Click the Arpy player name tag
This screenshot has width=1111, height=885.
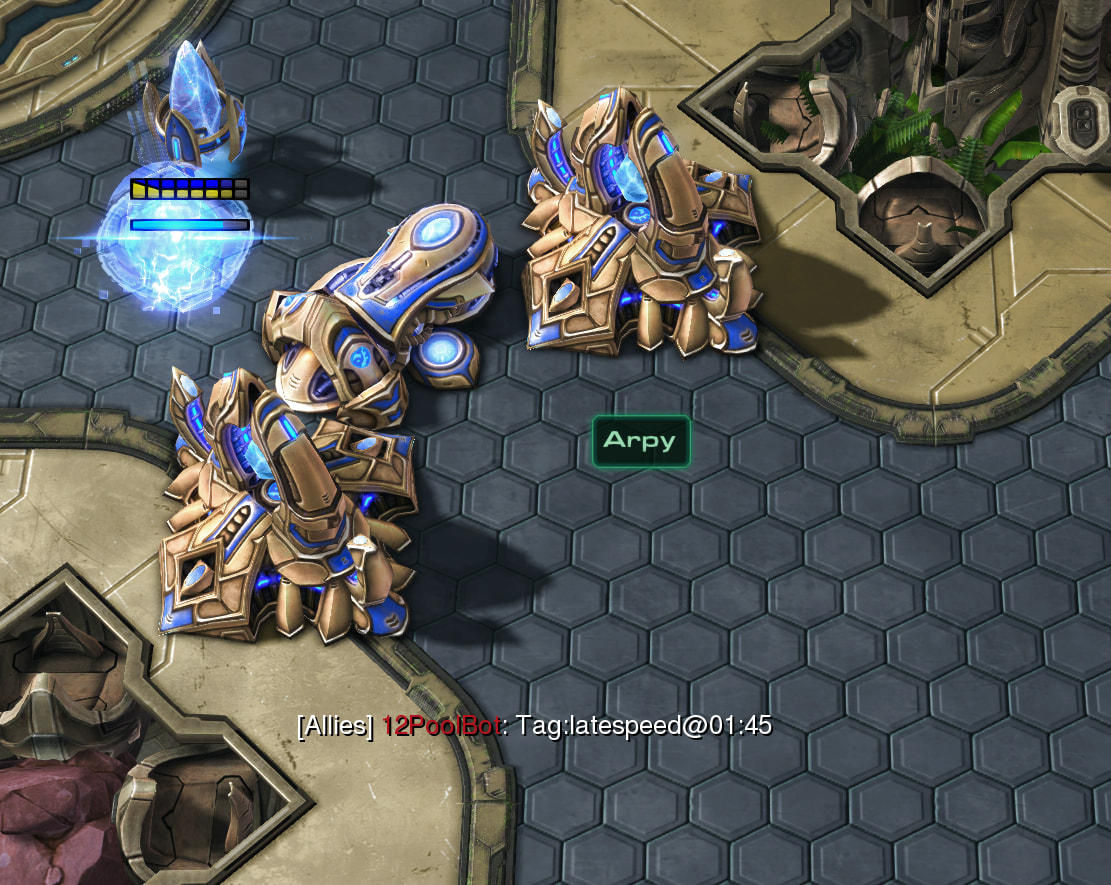640,441
